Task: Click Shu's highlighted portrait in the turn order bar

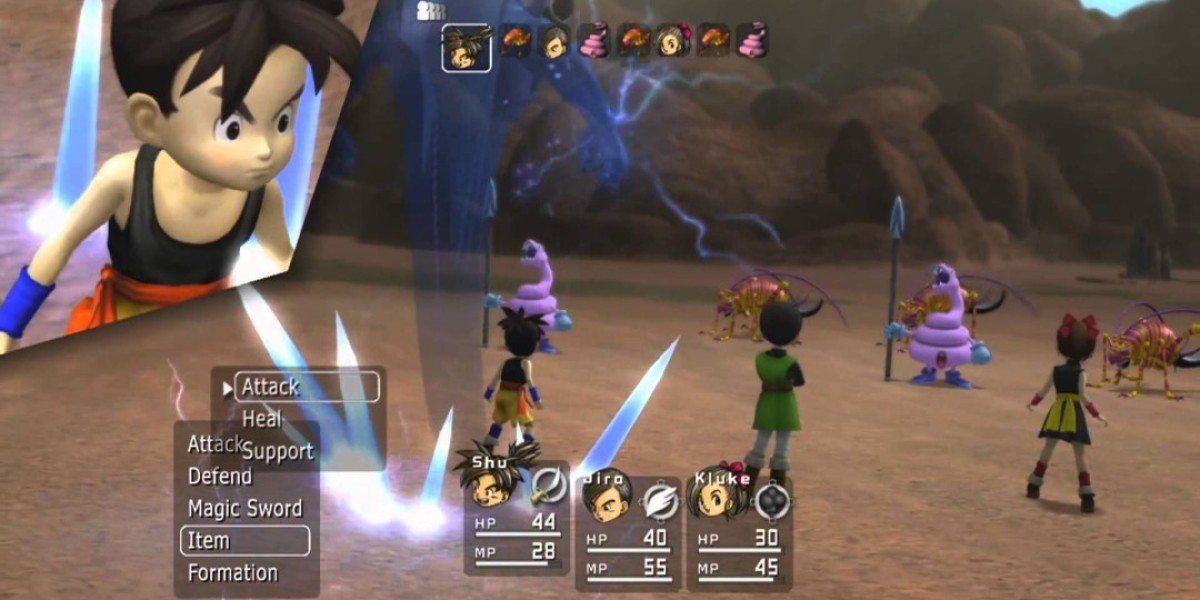Action: pos(466,47)
